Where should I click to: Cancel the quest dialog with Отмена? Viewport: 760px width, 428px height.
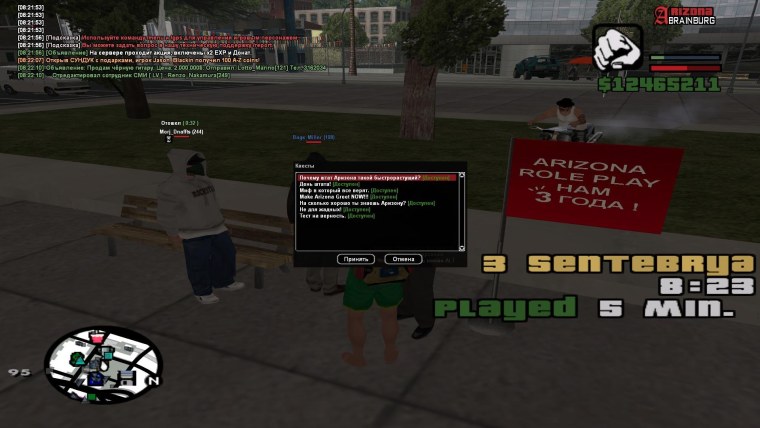pyautogui.click(x=403, y=258)
